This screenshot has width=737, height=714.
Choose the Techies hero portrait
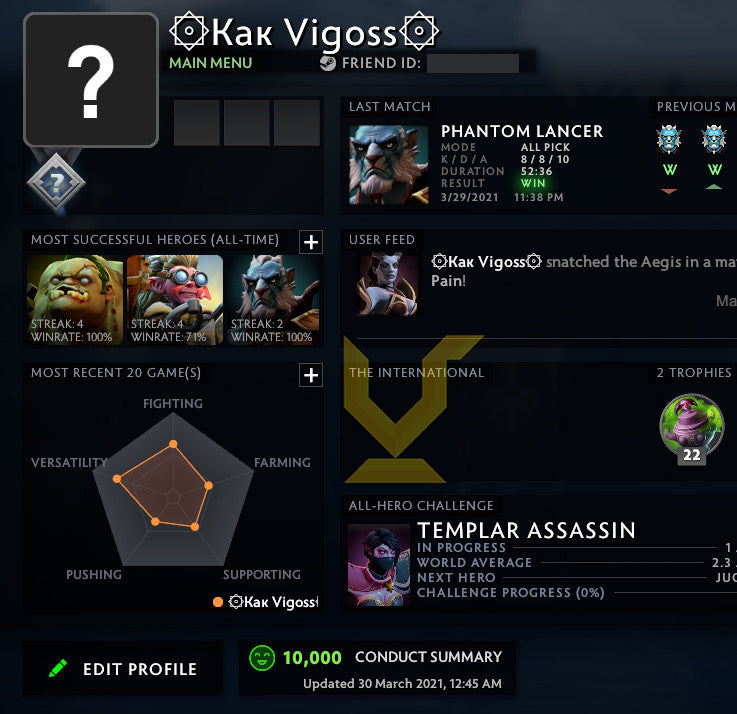tap(175, 299)
